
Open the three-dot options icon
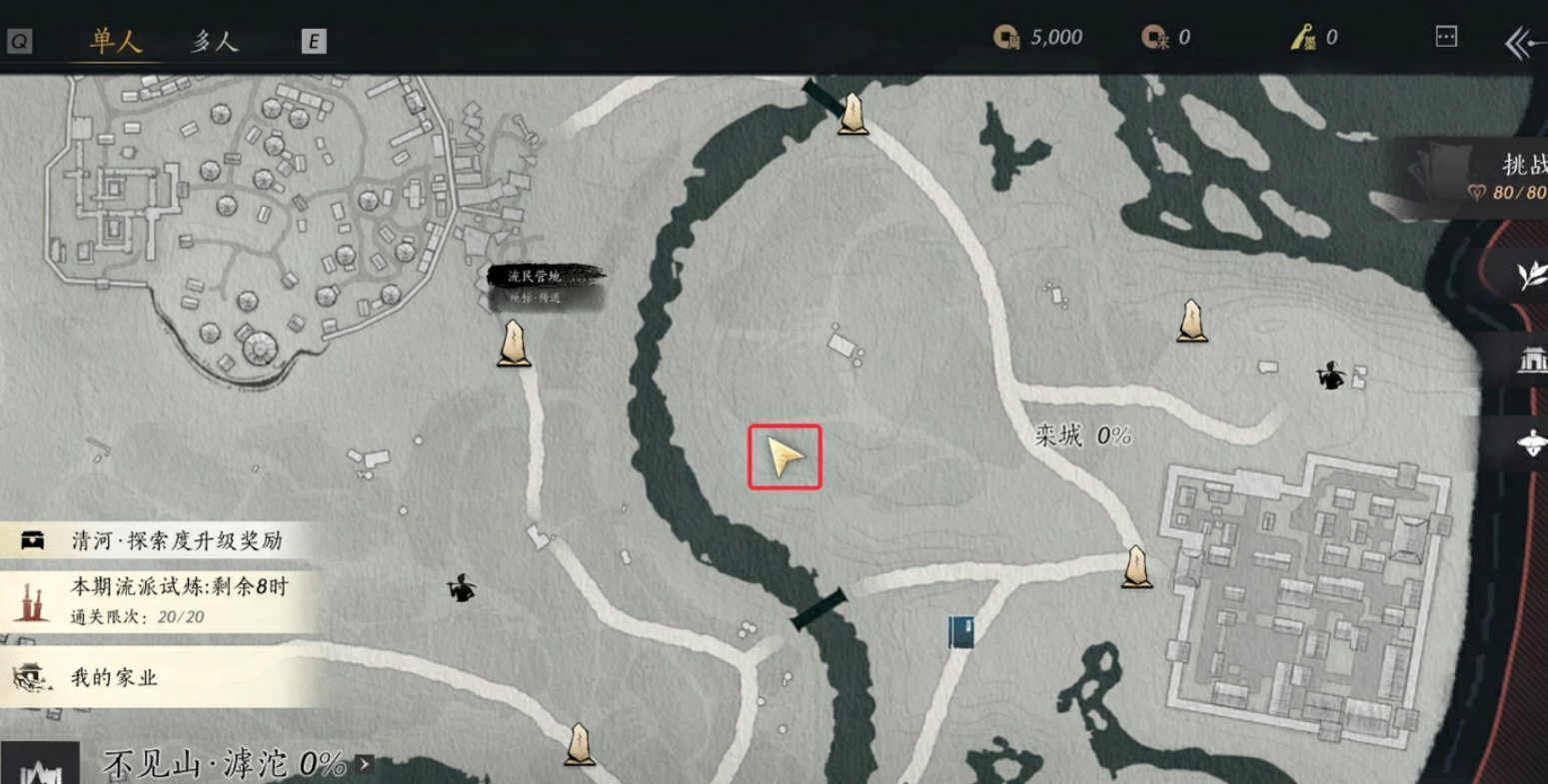click(x=1446, y=37)
